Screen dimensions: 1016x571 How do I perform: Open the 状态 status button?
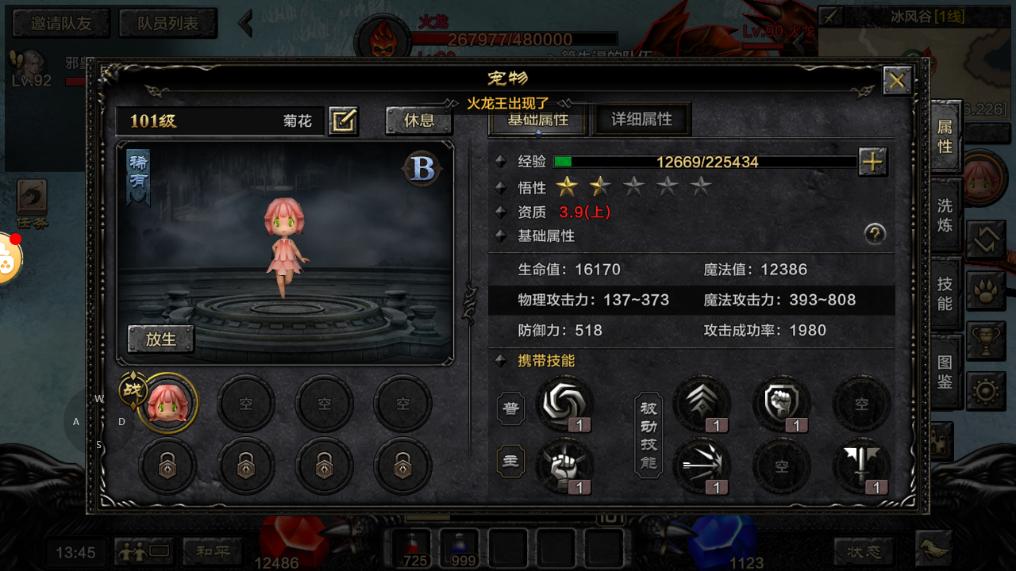click(x=863, y=550)
